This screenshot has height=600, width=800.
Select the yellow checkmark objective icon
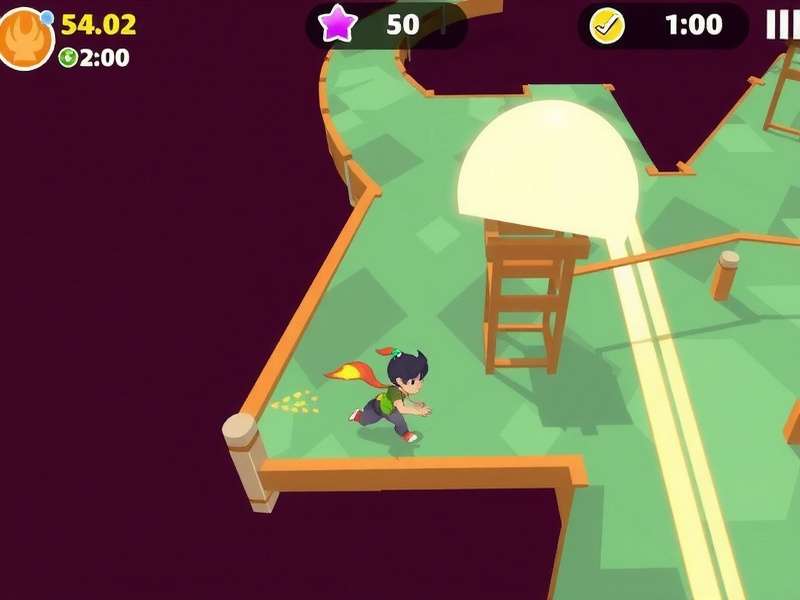607,26
